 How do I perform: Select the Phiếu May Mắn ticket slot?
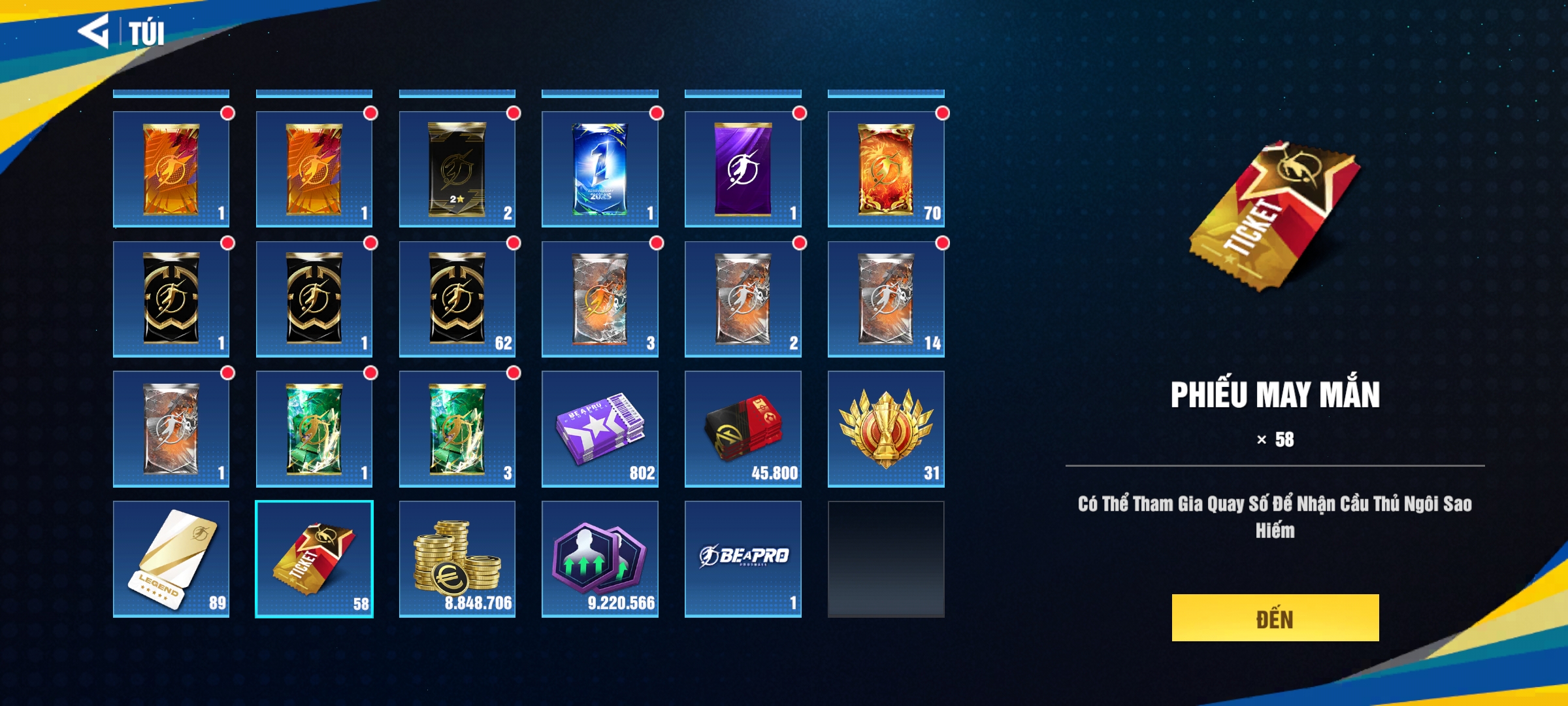(314, 559)
